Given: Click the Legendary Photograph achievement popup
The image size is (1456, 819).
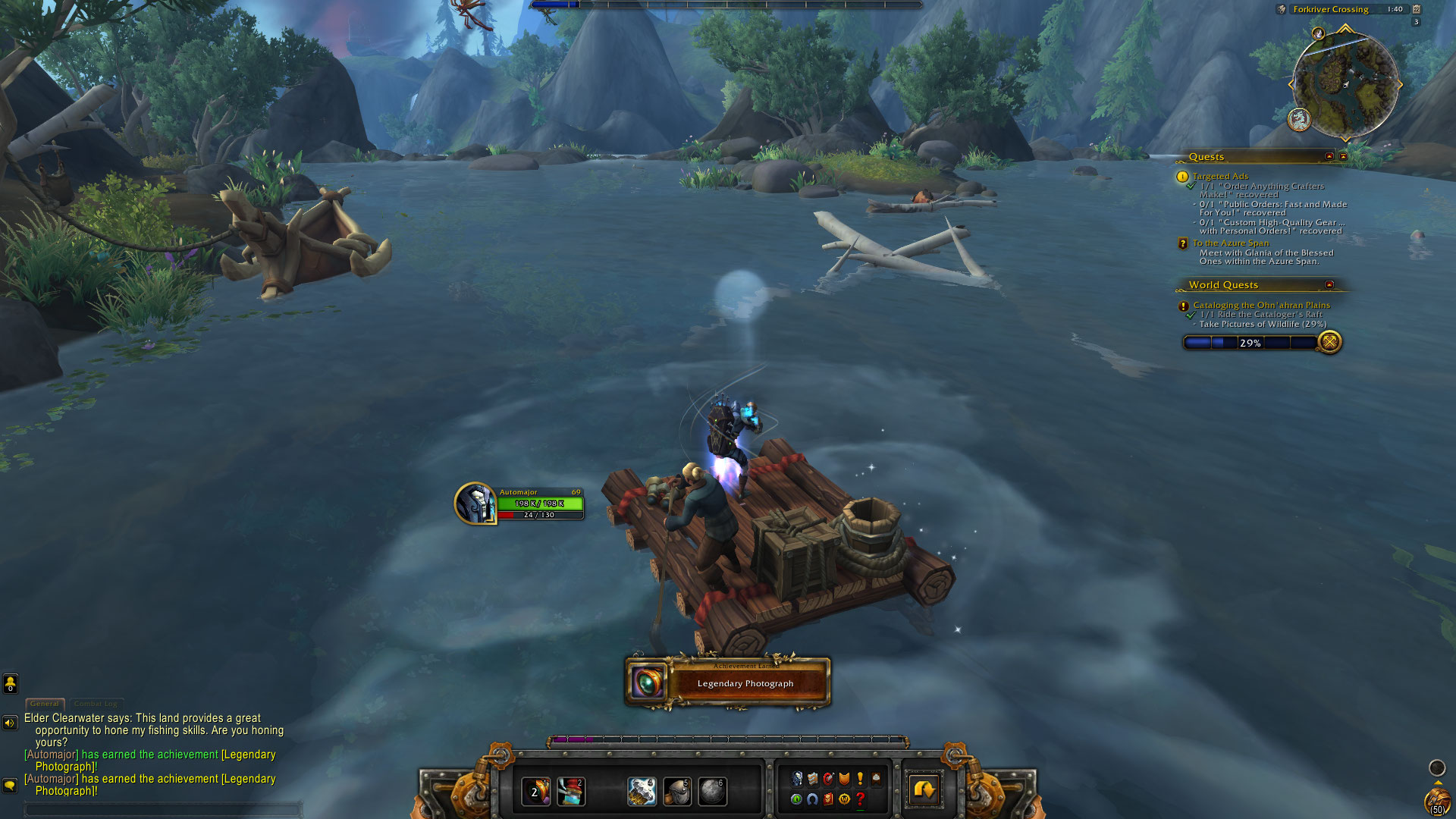Looking at the screenshot, I should click(728, 682).
